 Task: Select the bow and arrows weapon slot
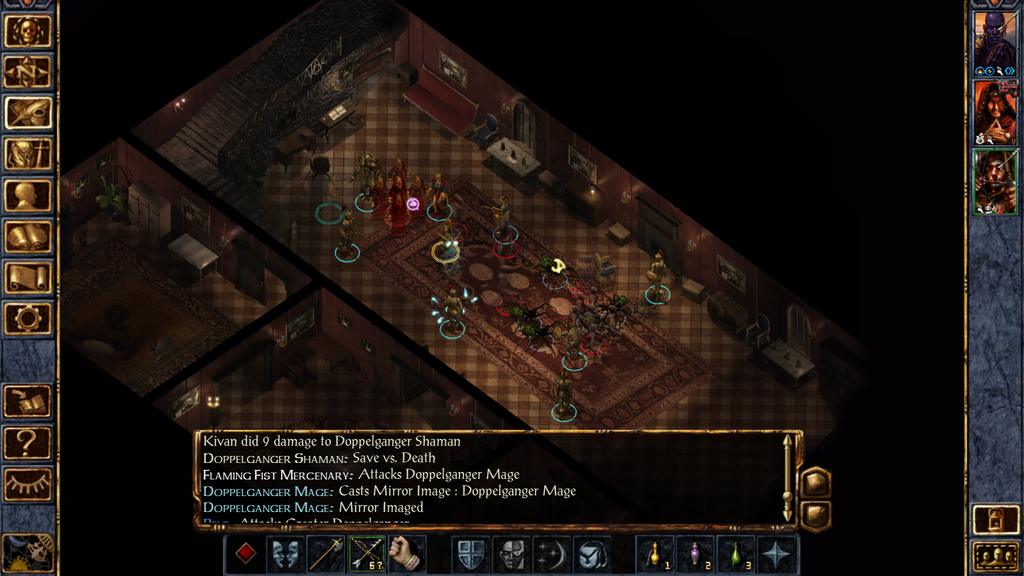coord(367,553)
